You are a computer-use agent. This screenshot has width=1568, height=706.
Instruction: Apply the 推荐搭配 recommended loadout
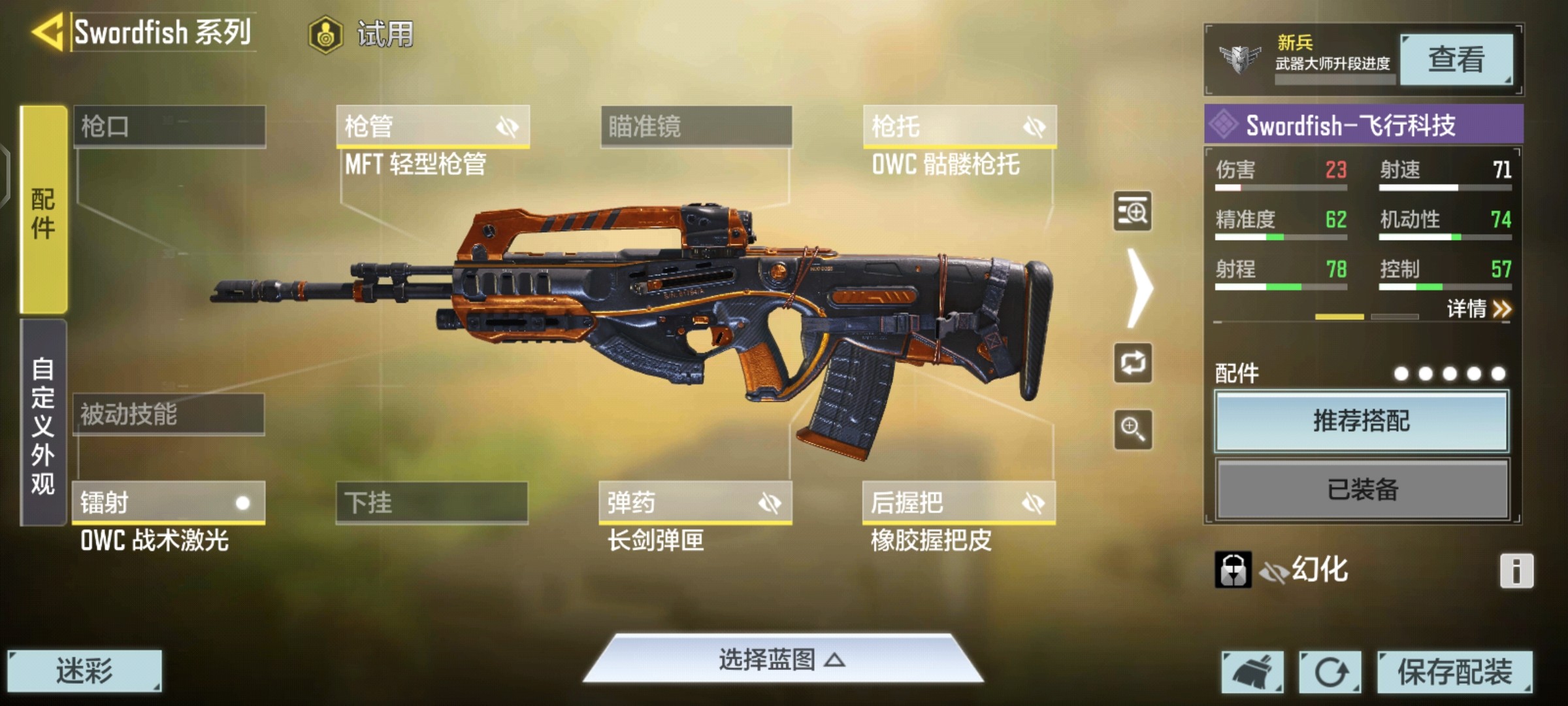(1362, 422)
